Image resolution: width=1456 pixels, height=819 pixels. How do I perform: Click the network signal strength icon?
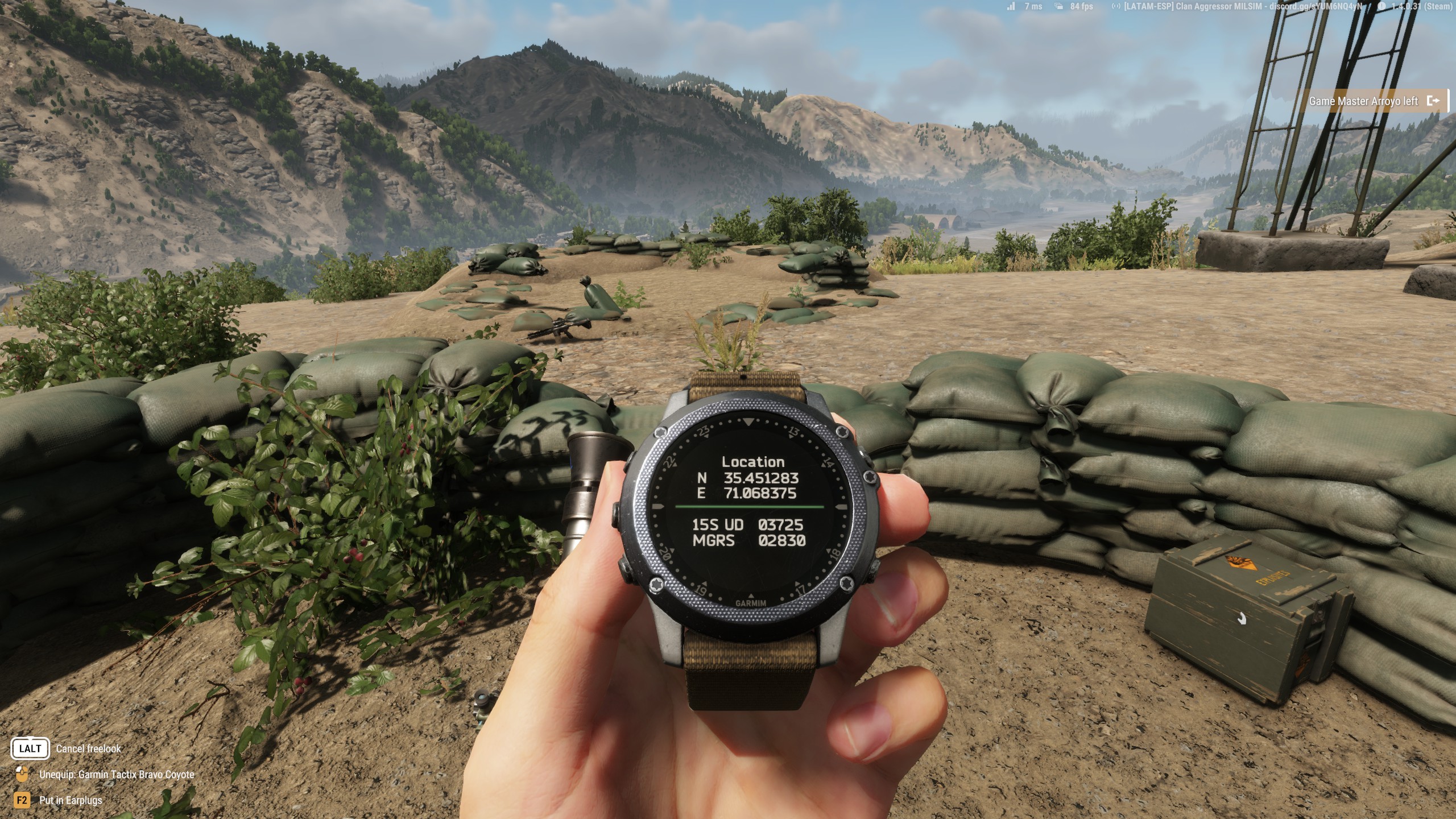click(1011, 7)
